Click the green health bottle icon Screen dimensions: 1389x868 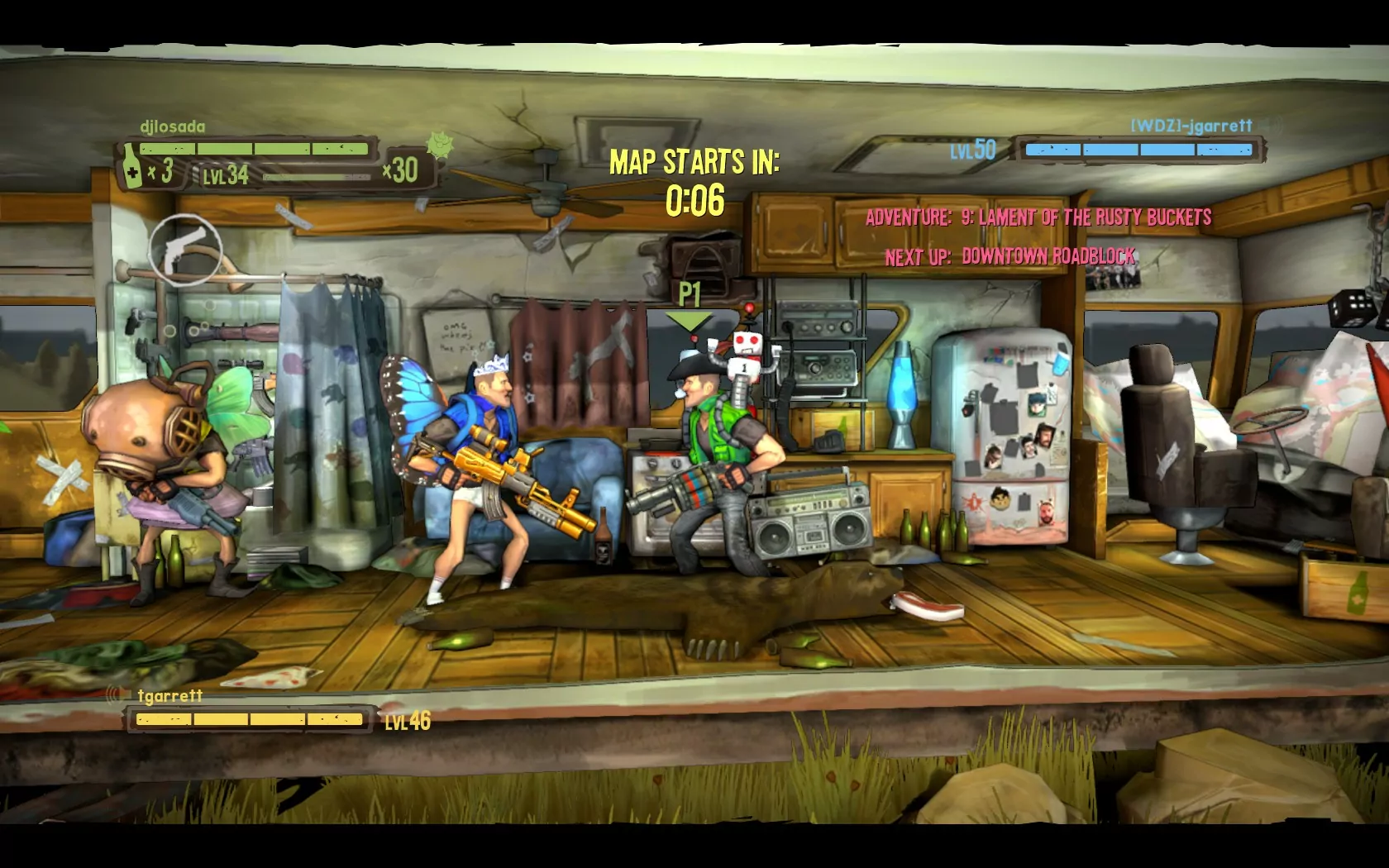tap(132, 166)
